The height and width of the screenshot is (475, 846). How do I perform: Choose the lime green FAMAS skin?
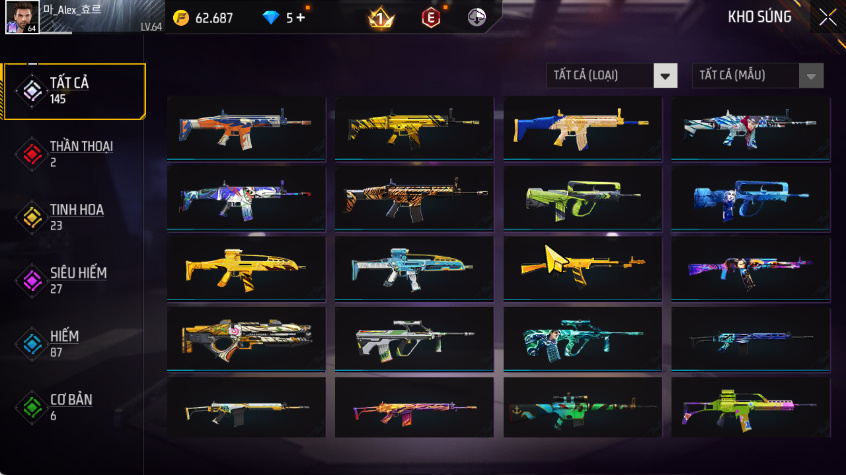pos(582,197)
